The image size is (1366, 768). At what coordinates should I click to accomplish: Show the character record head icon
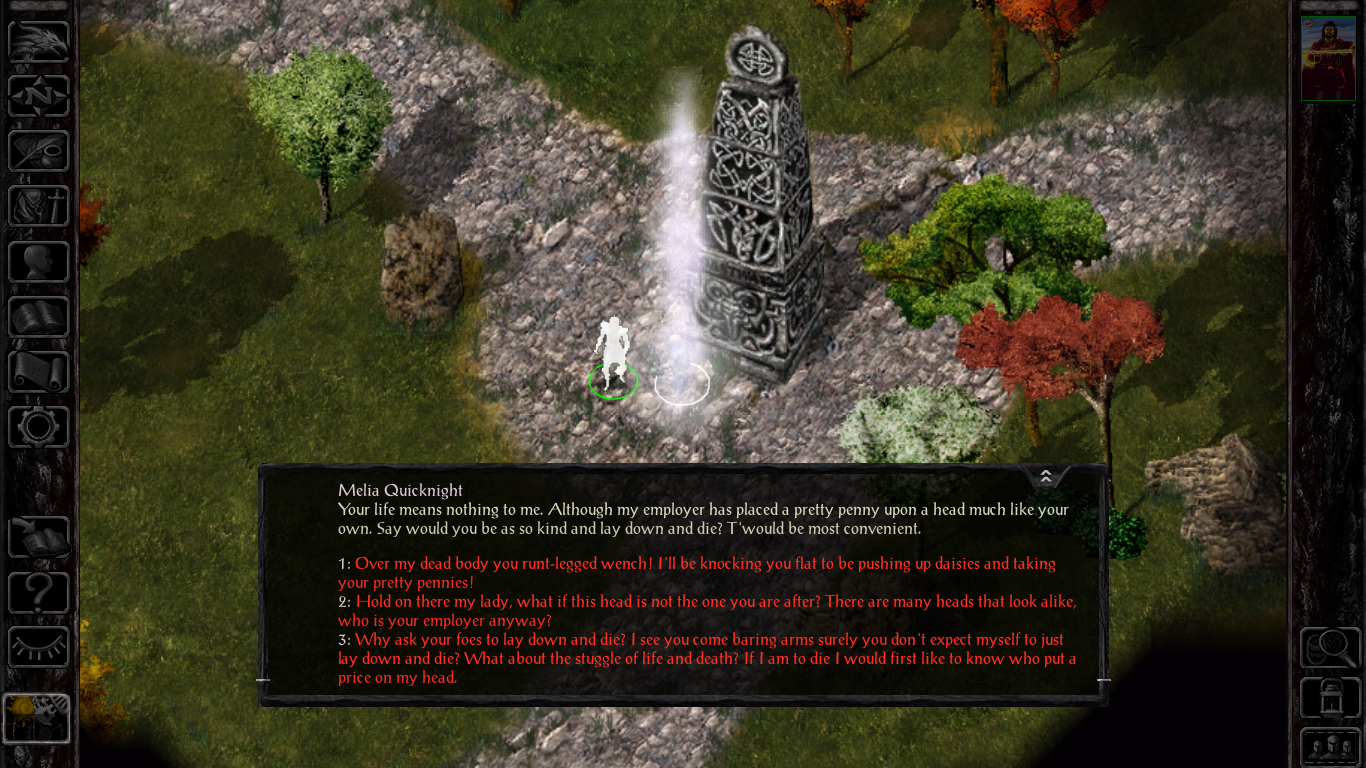39,261
